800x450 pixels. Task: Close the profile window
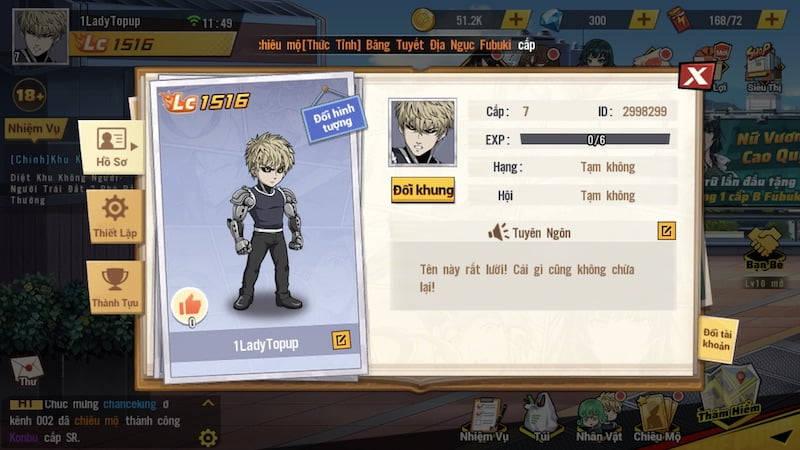696,76
